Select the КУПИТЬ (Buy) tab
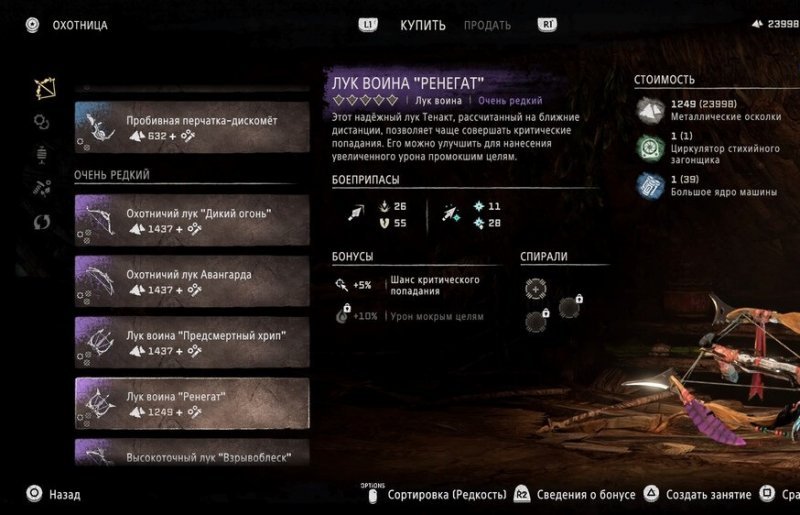Viewport: 800px width, 515px height. pyautogui.click(x=423, y=25)
